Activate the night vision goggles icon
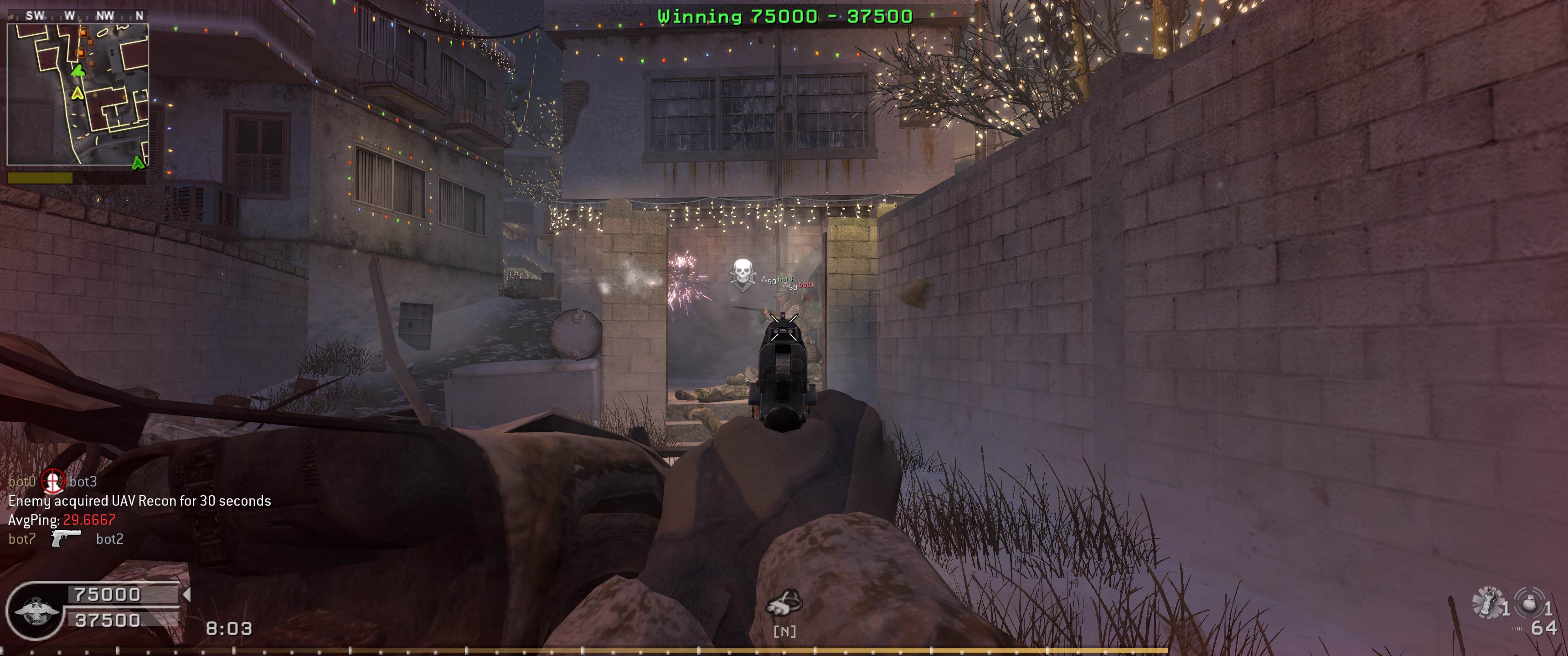The image size is (1568, 656). [x=784, y=603]
